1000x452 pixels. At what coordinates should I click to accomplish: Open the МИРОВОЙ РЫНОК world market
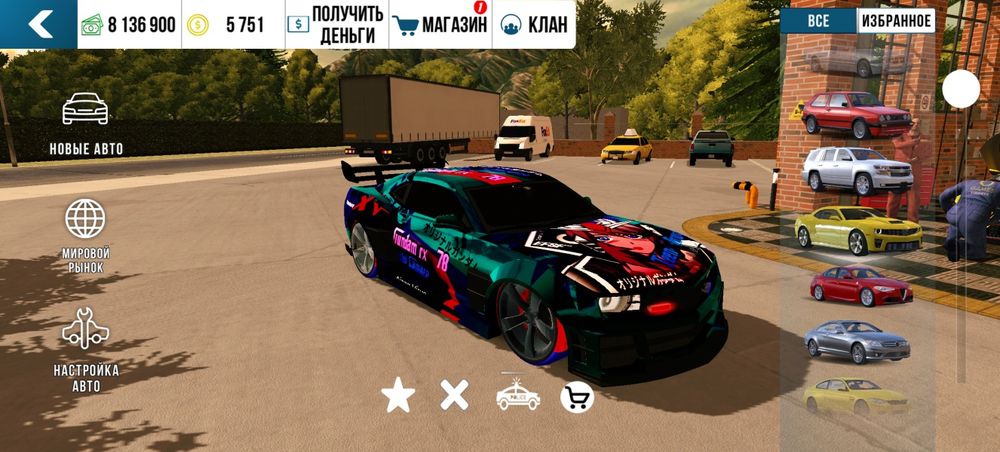point(86,236)
